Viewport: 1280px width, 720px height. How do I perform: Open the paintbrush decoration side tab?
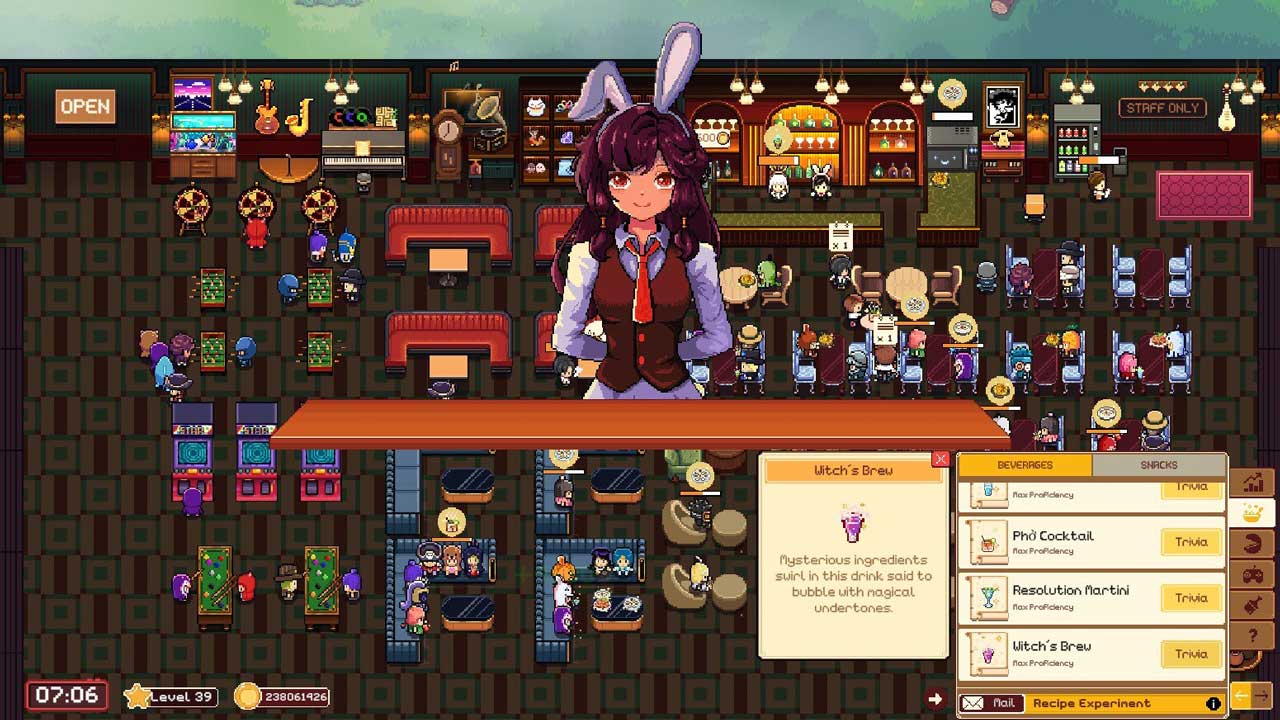coord(1252,606)
